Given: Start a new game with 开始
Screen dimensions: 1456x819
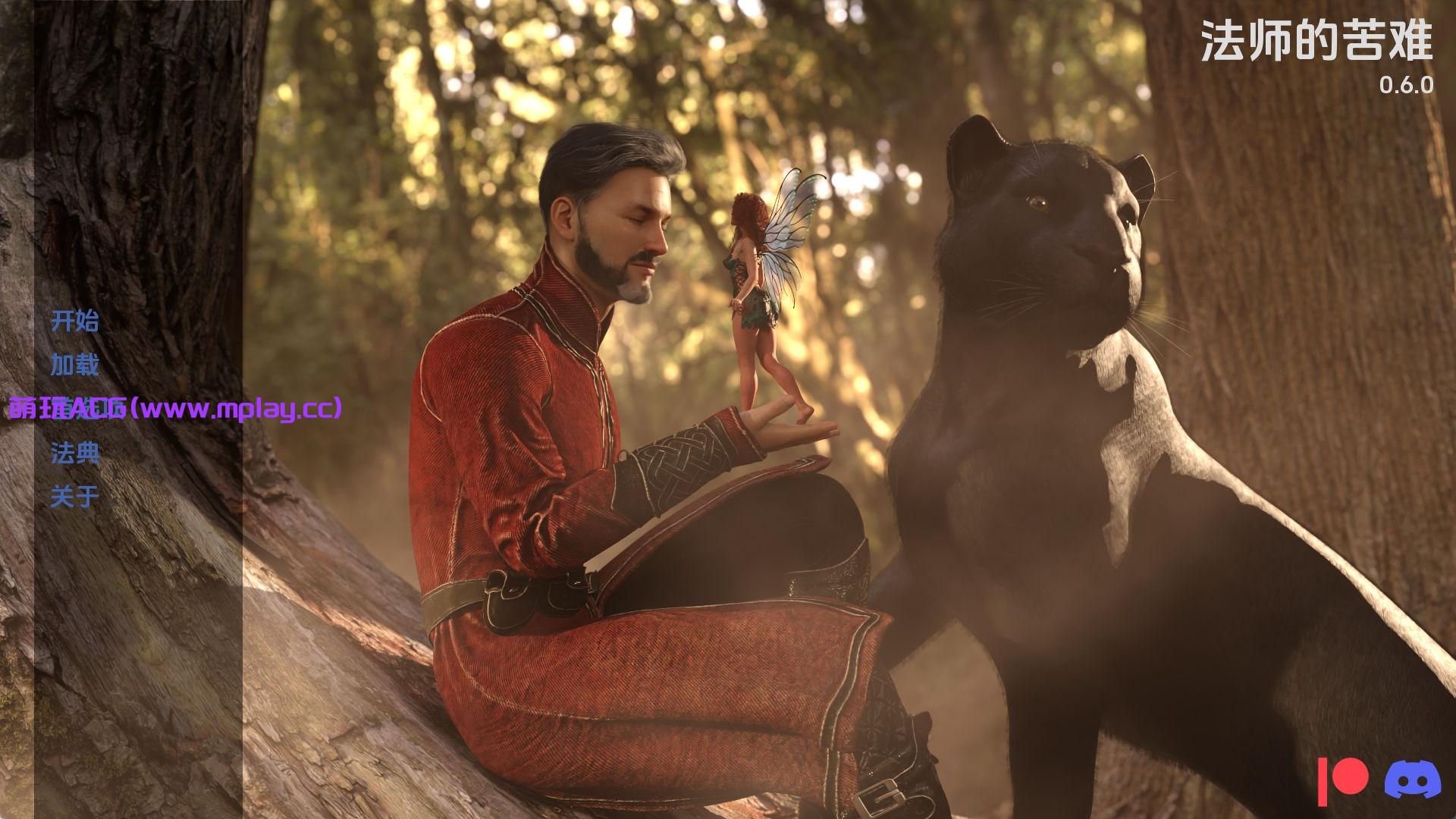Looking at the screenshot, I should (74, 321).
